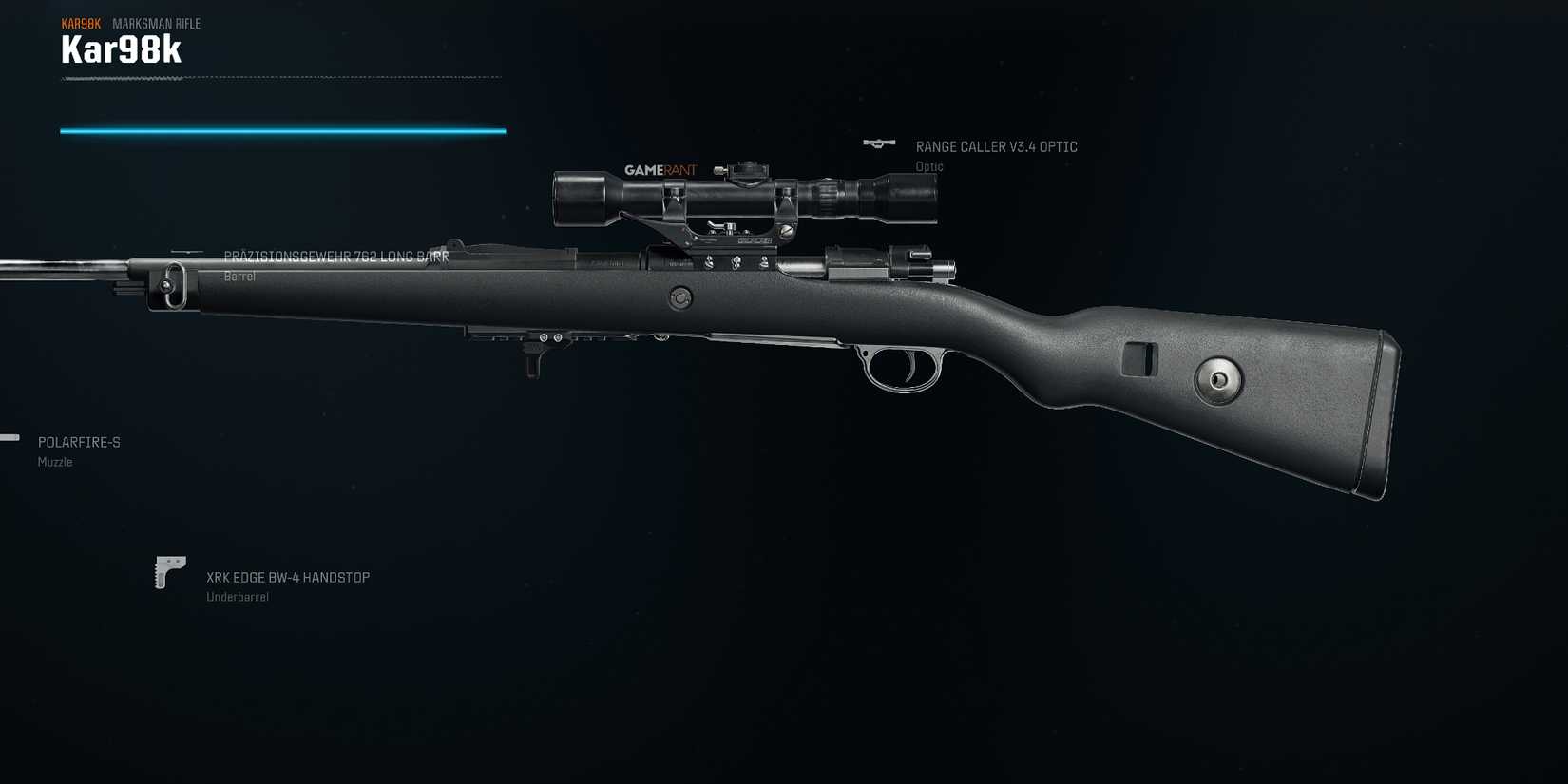Click the Polarfire-S muzzle attachment icon
Screen dimensions: 1568x784
click(8, 438)
